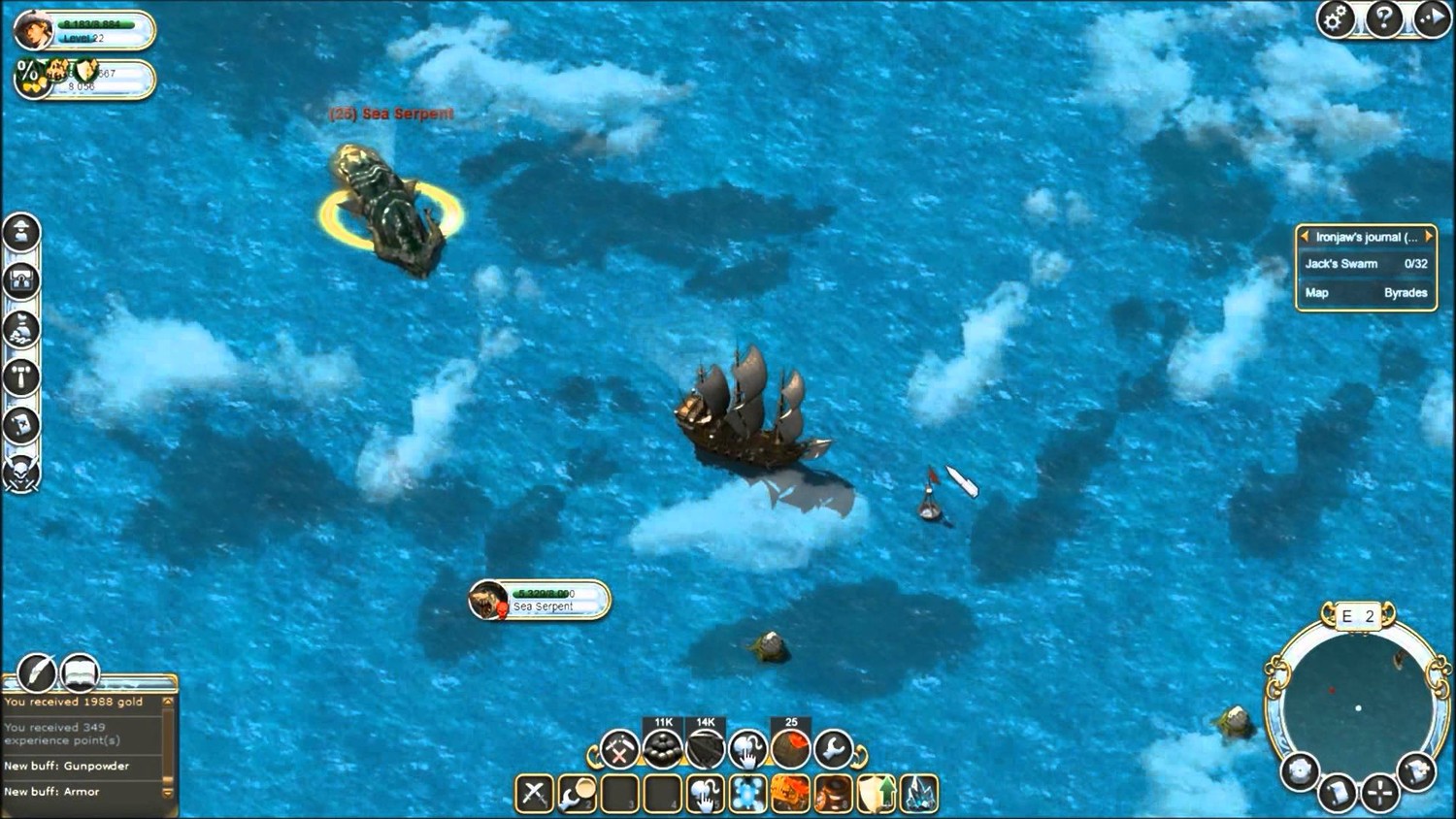Activate the ice crystal skill slot

[x=919, y=793]
